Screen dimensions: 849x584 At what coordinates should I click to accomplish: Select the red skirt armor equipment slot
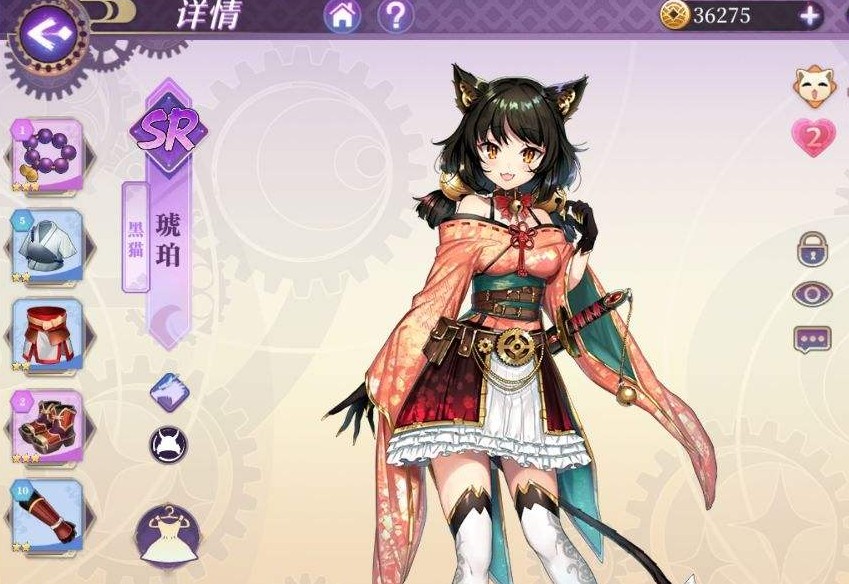coord(47,335)
